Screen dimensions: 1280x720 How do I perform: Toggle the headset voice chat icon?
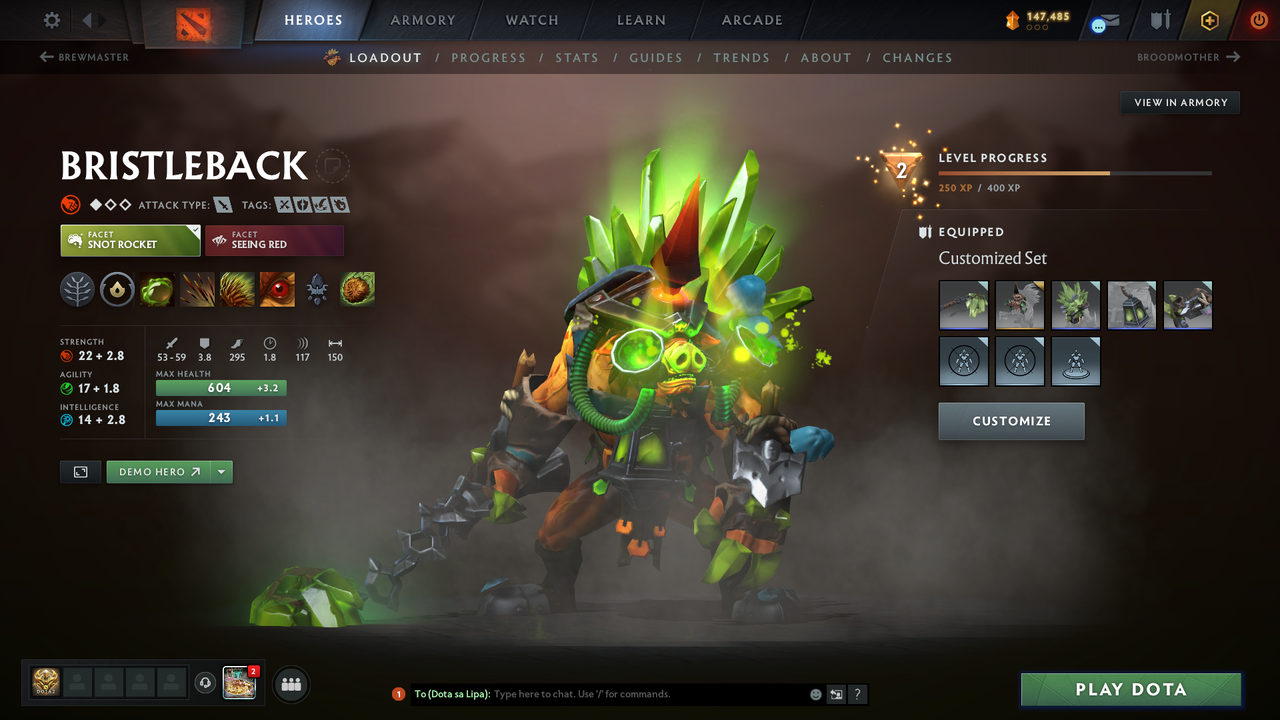coord(207,683)
